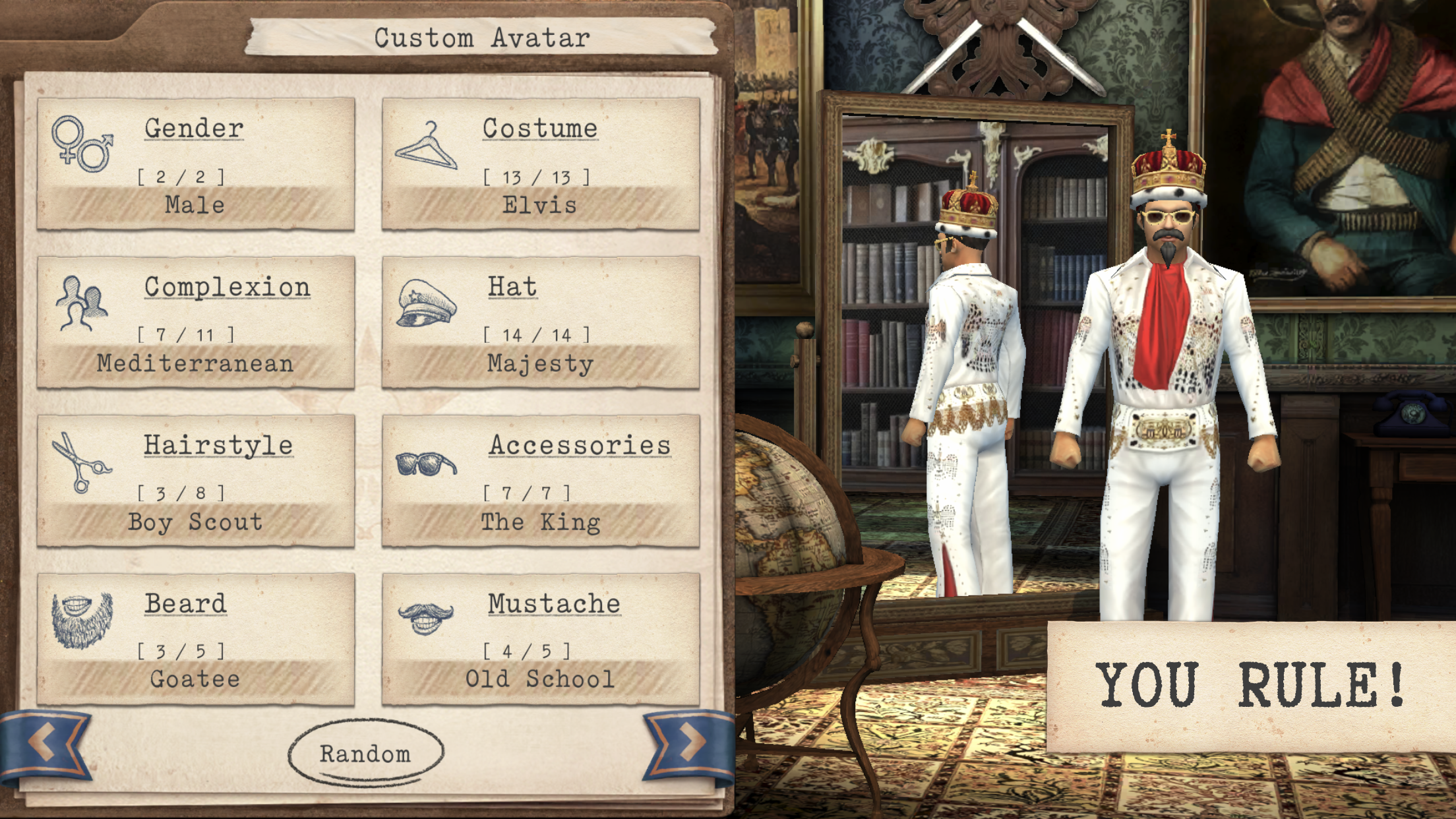Screen dimensions: 1456x819
Task: Click 'The King' accessories value
Action: (540, 522)
